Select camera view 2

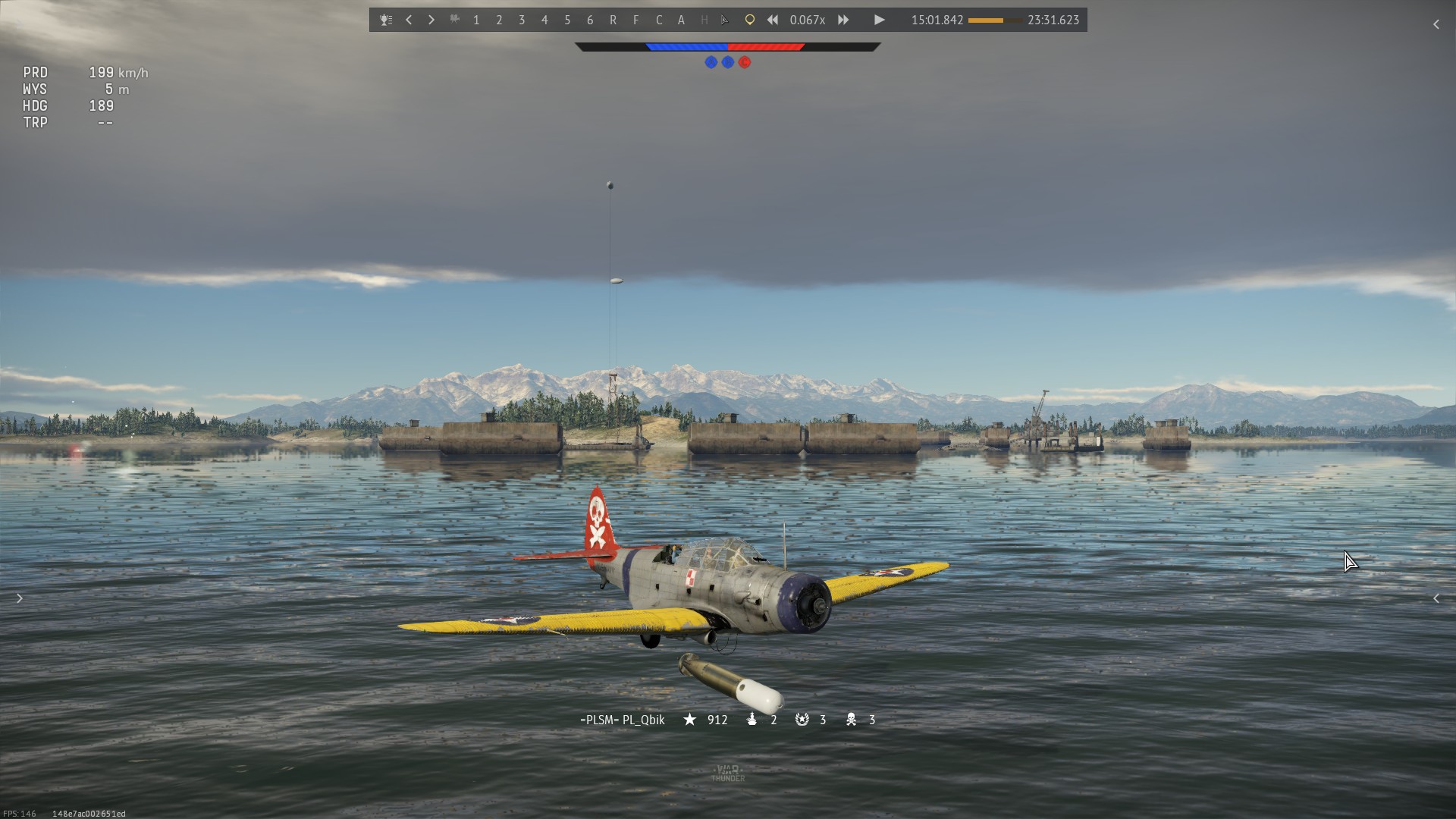coord(499,20)
